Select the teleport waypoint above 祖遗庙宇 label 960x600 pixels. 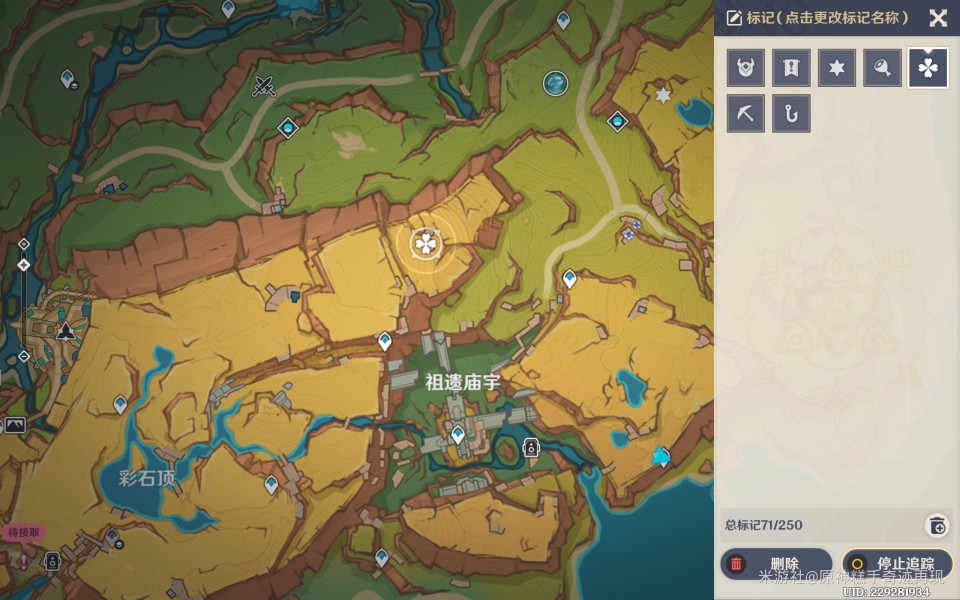(x=385, y=342)
